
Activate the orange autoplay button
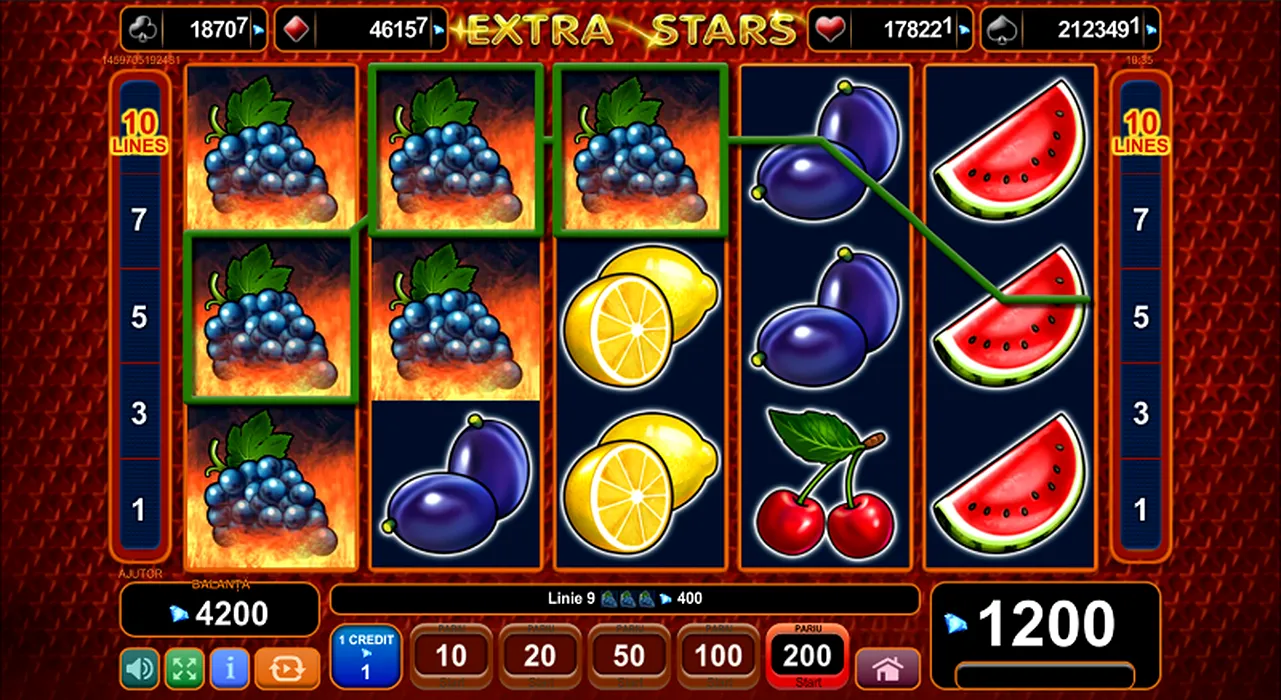point(287,668)
